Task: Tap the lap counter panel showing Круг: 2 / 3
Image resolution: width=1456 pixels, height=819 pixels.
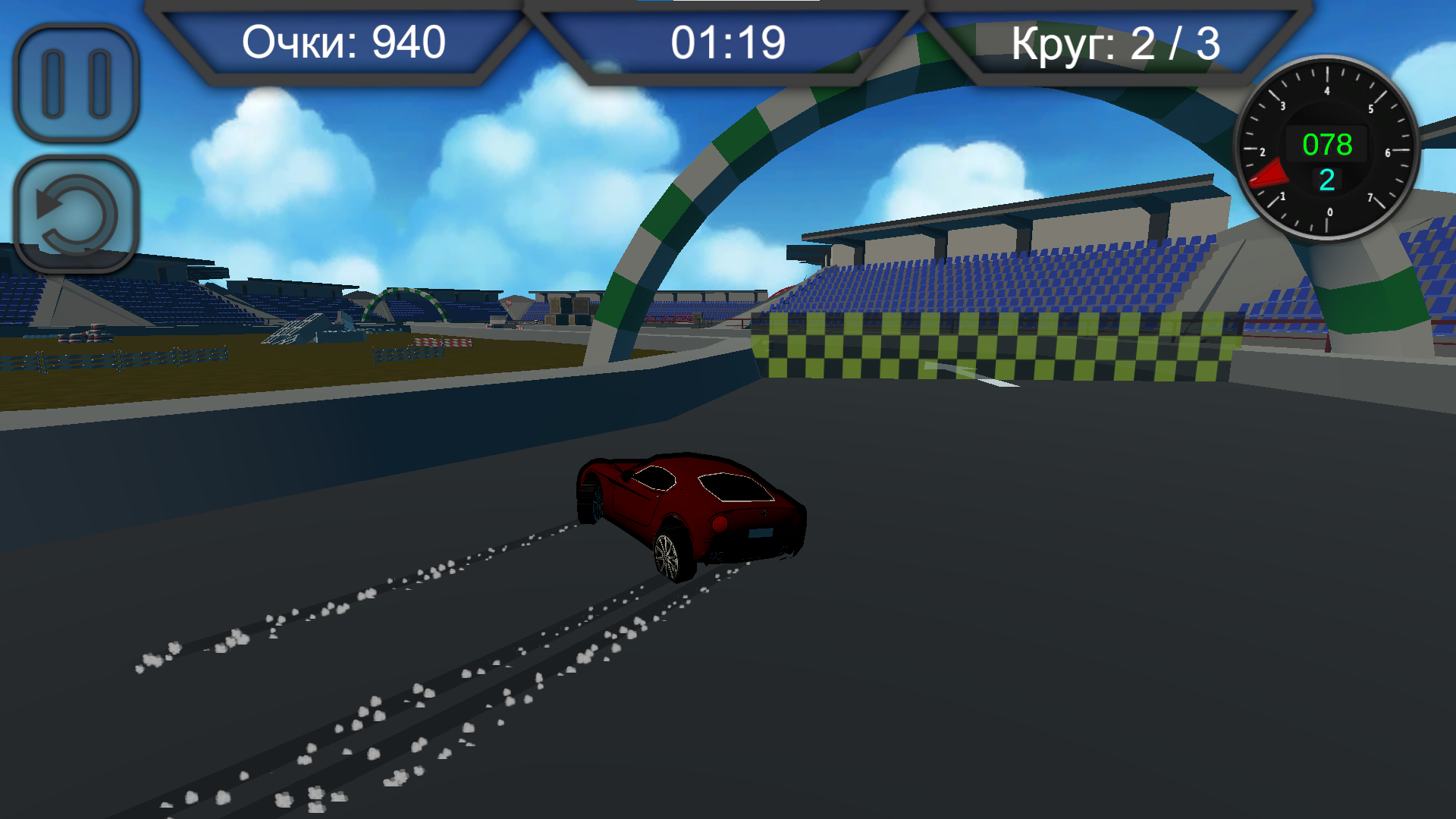Action: pyautogui.click(x=1119, y=42)
